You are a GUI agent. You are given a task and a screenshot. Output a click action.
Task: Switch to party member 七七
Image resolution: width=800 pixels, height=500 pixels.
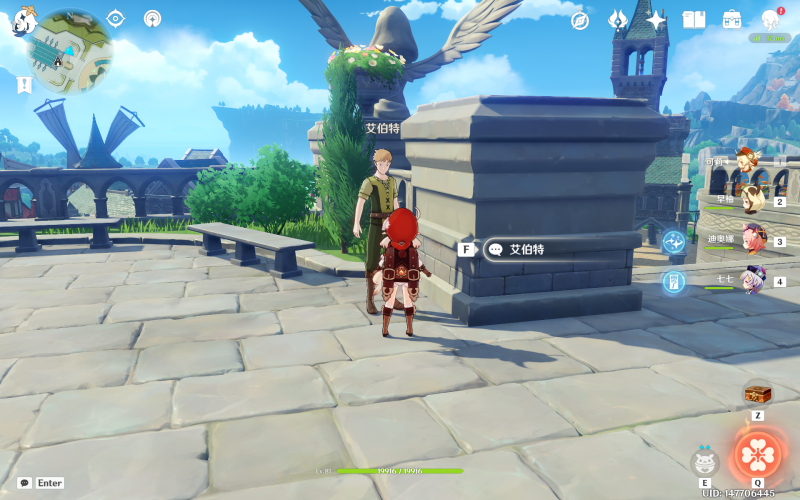(750, 280)
